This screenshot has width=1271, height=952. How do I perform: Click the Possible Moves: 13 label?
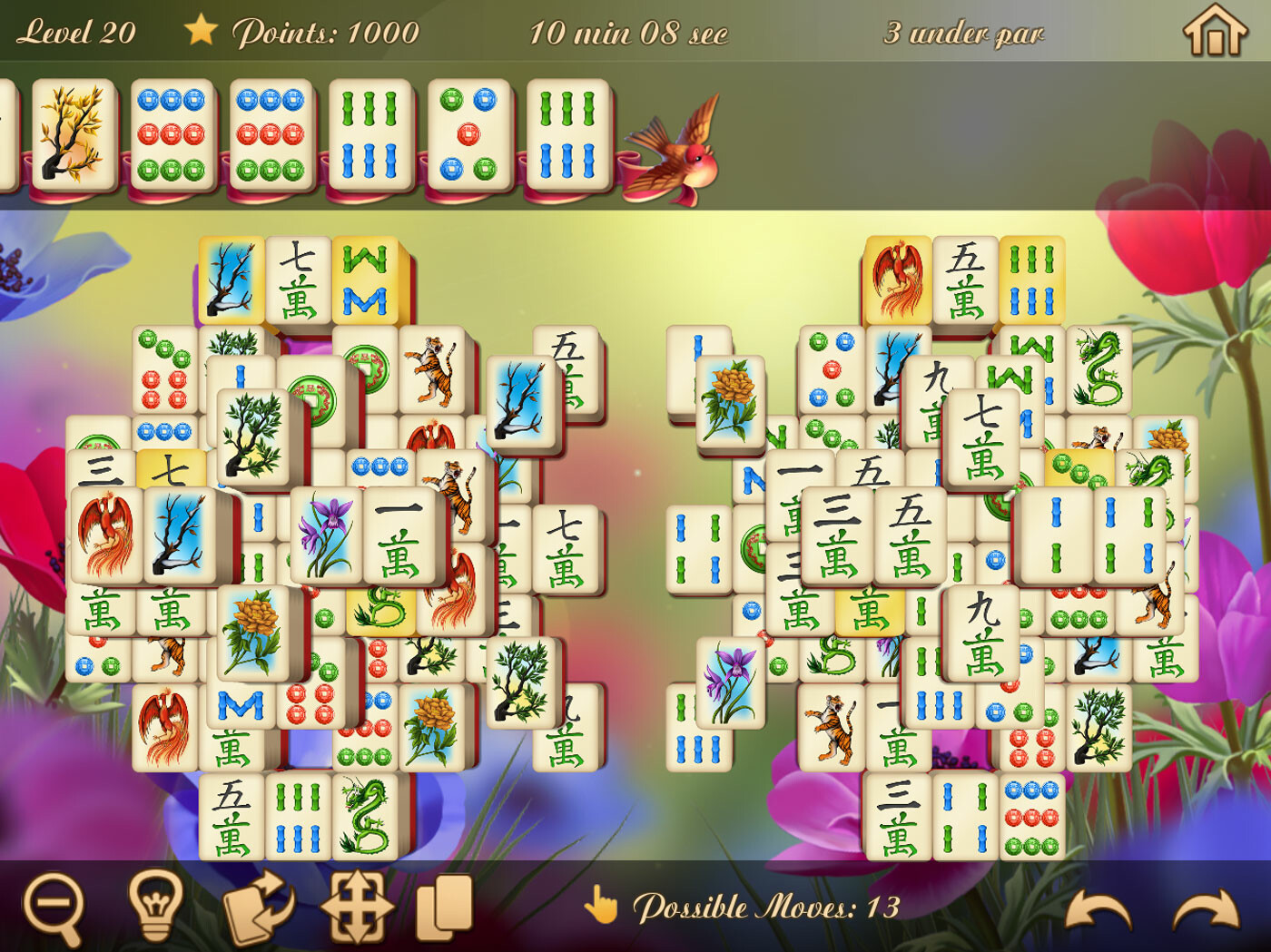point(769,905)
